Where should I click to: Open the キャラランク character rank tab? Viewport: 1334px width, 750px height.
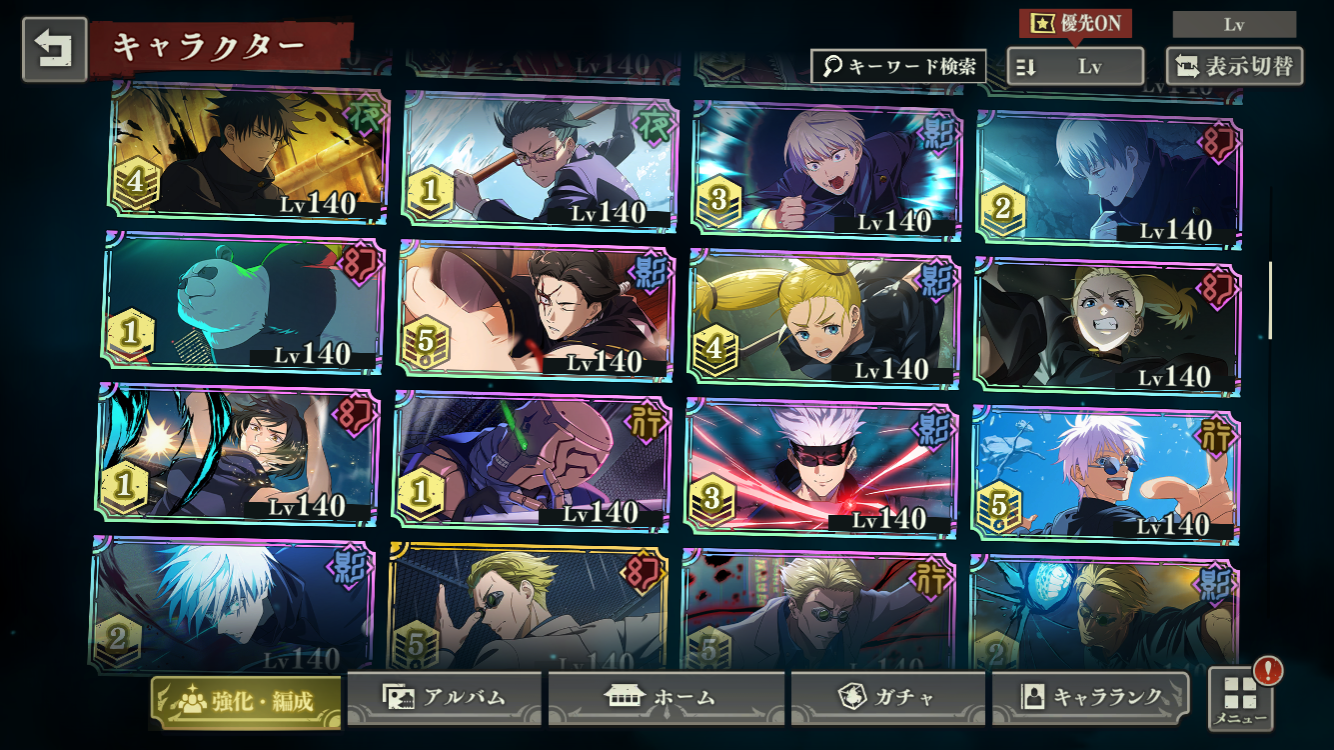point(1090,697)
